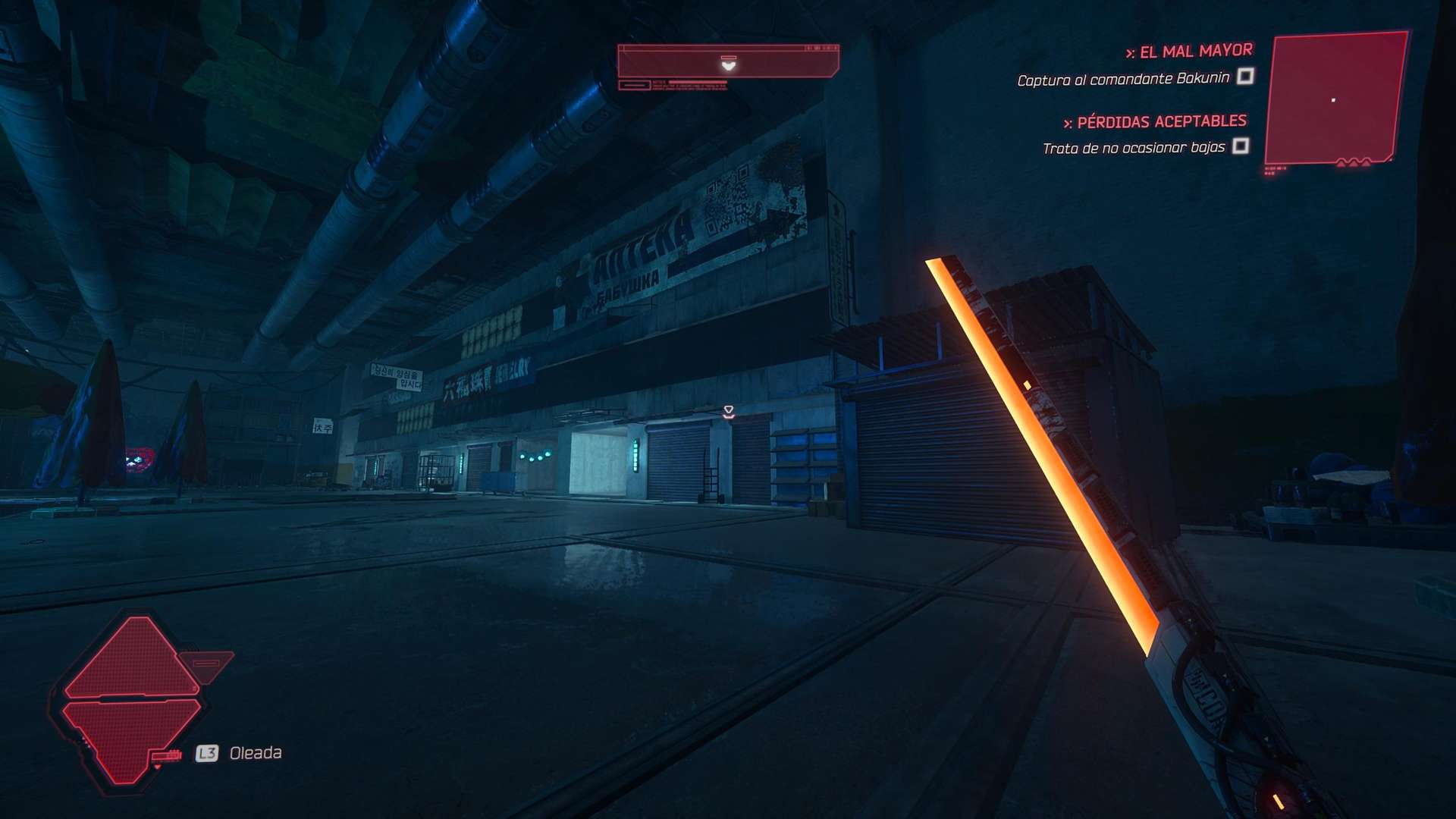Select the upper red diamond ability gauge
Viewport: 1456px width, 819px height.
coord(134,658)
